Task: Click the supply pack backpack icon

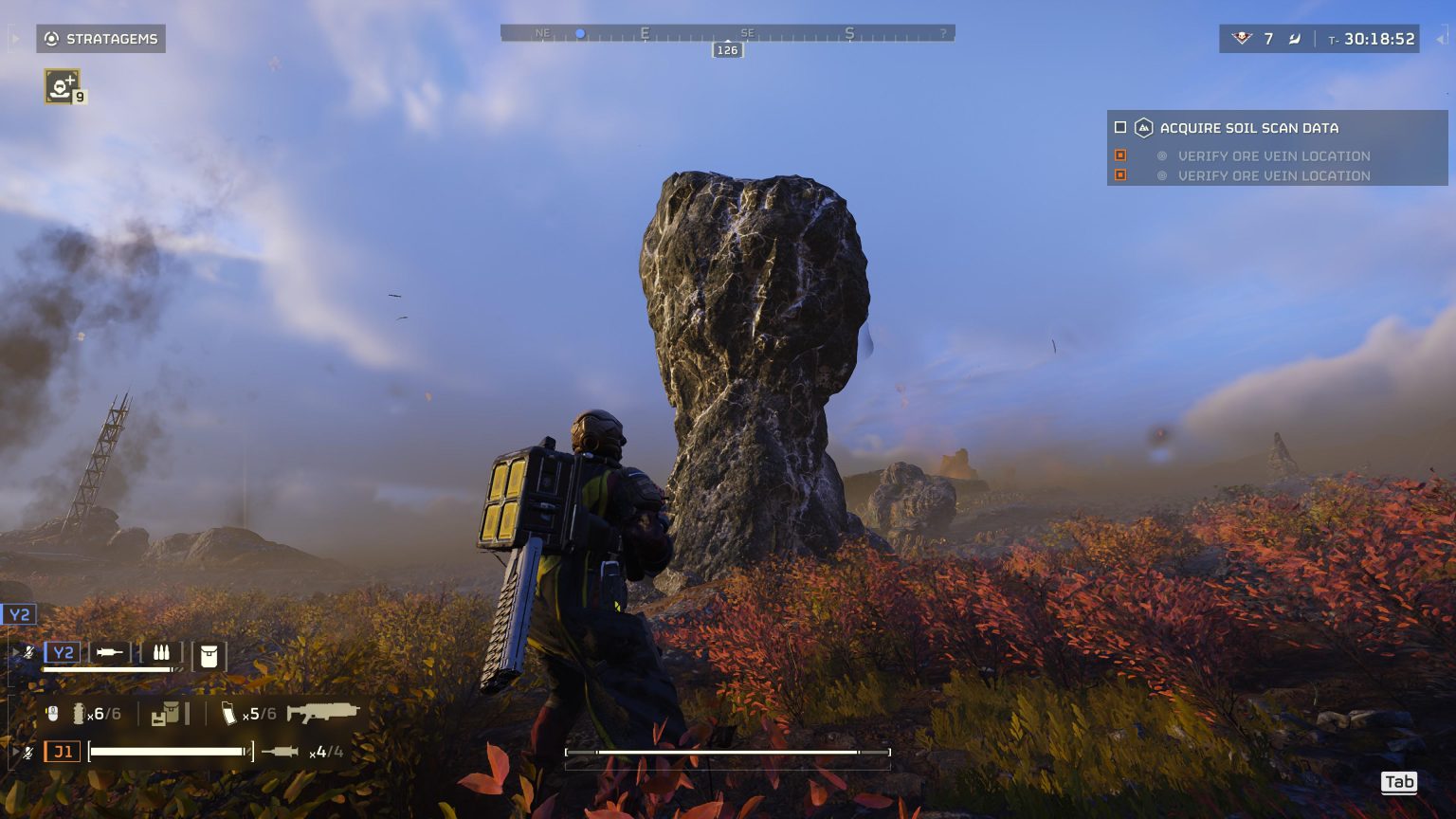Action: tap(169, 714)
